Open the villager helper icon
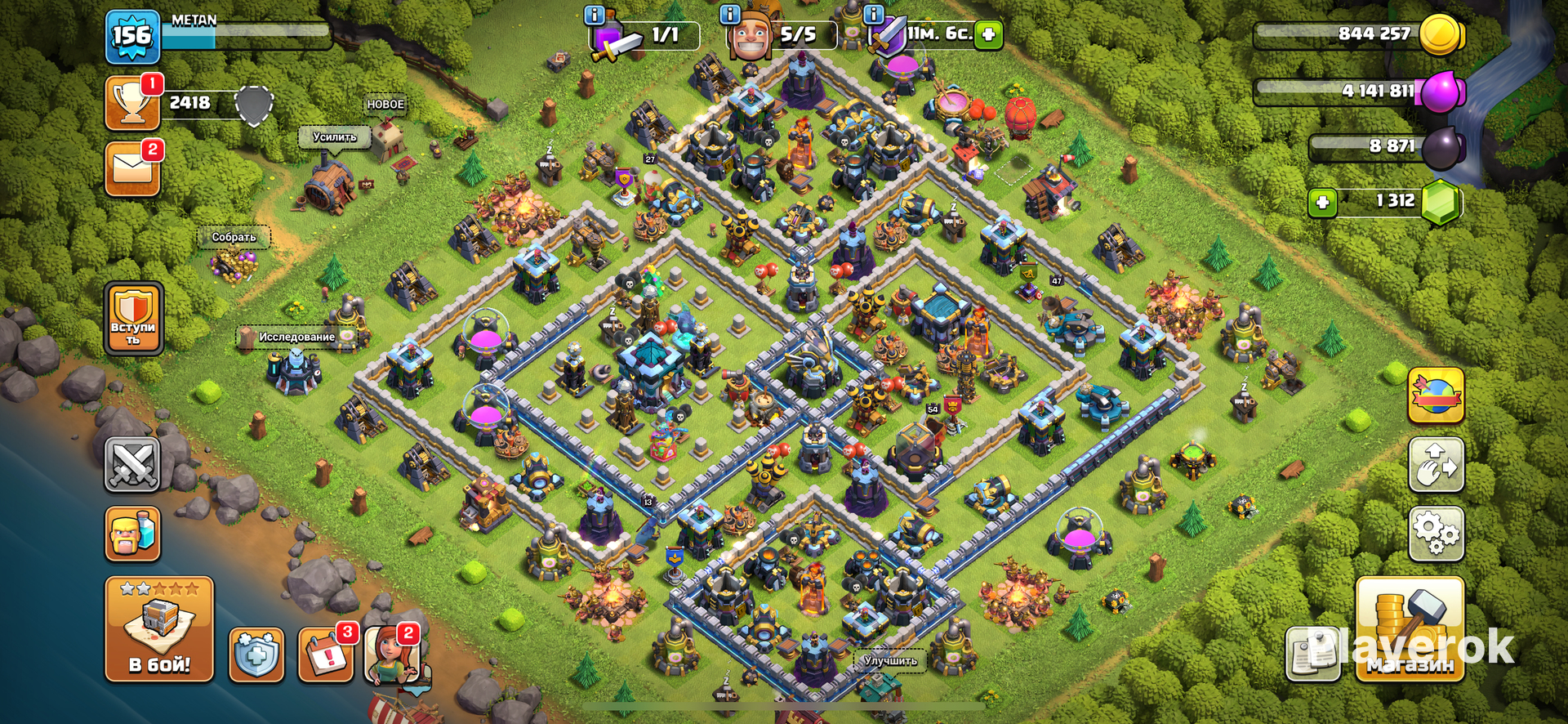 pyautogui.click(x=392, y=655)
